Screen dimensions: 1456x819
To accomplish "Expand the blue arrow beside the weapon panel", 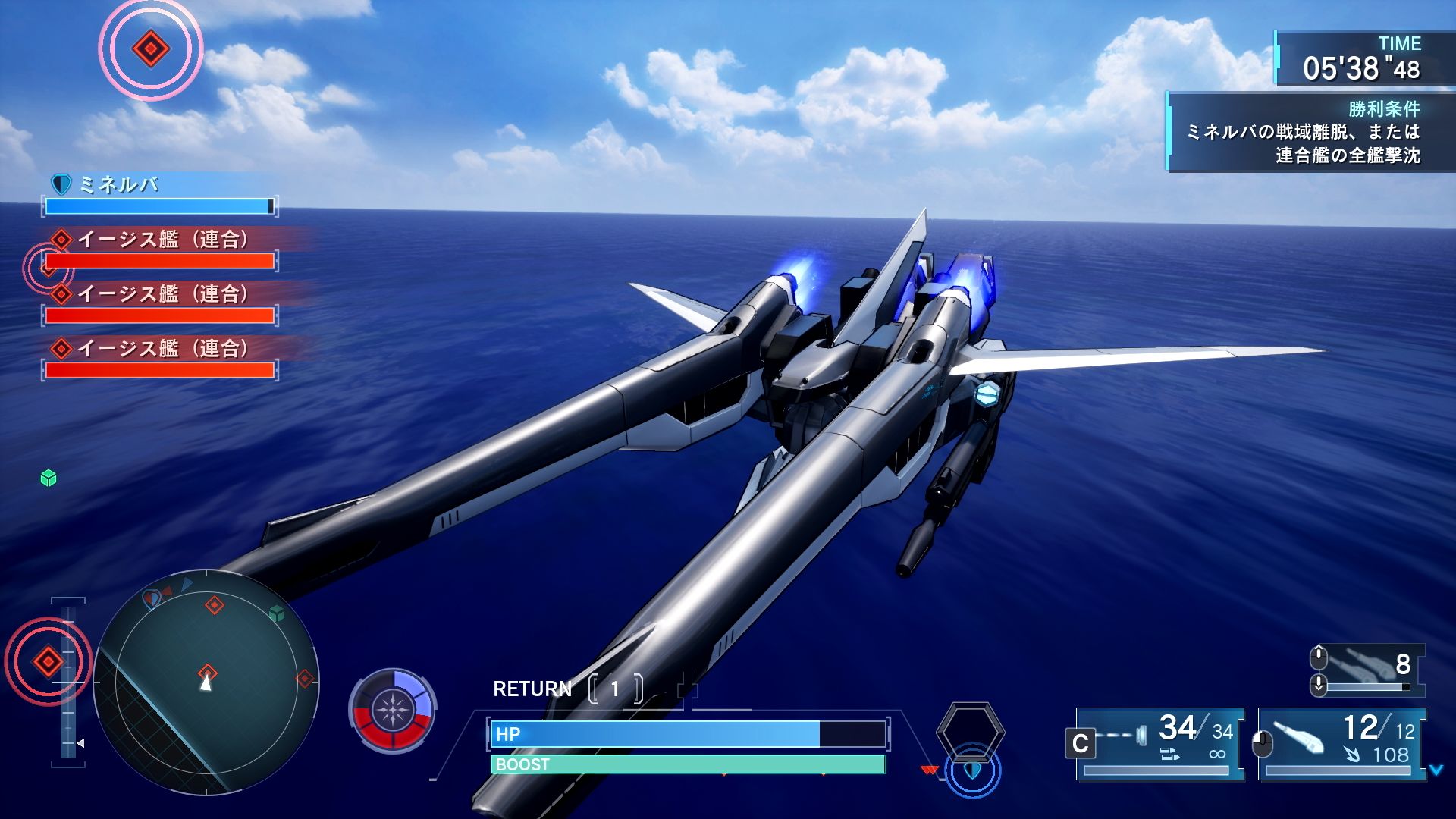I will (1436, 770).
